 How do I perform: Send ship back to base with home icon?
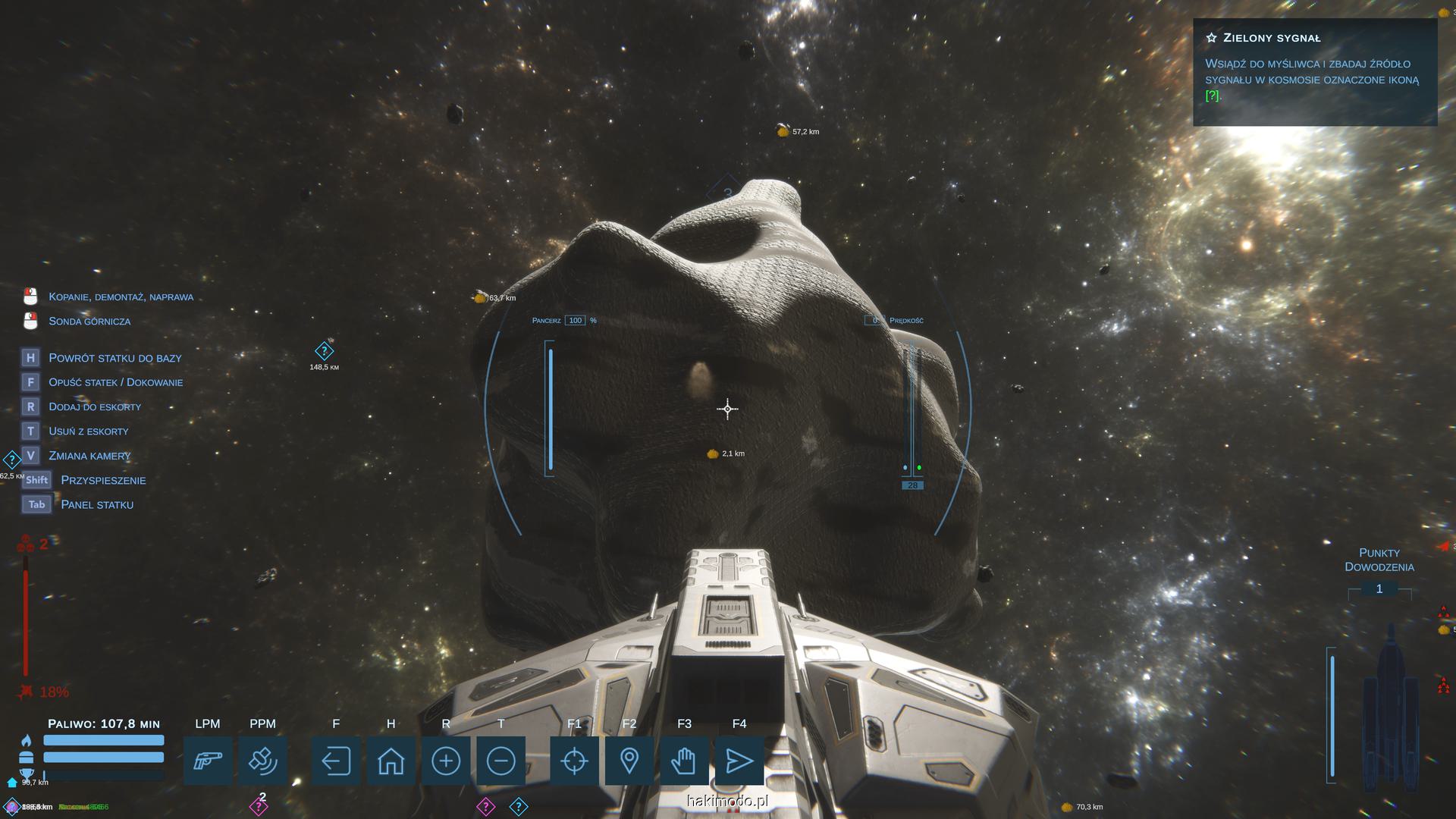pyautogui.click(x=391, y=761)
